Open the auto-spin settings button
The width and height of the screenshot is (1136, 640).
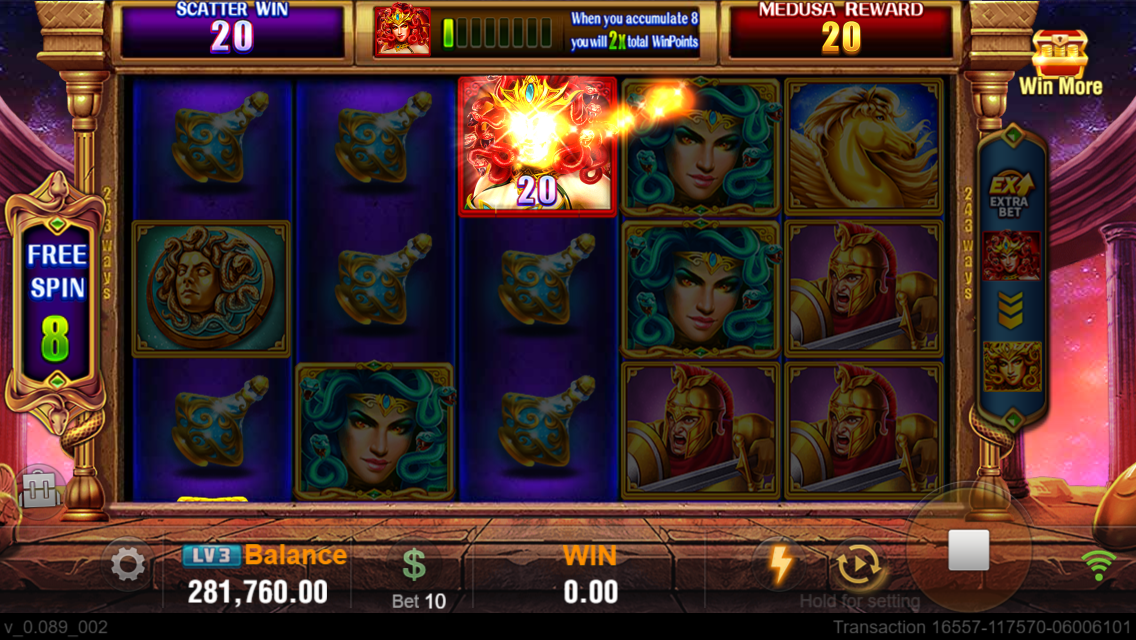pyautogui.click(x=856, y=565)
